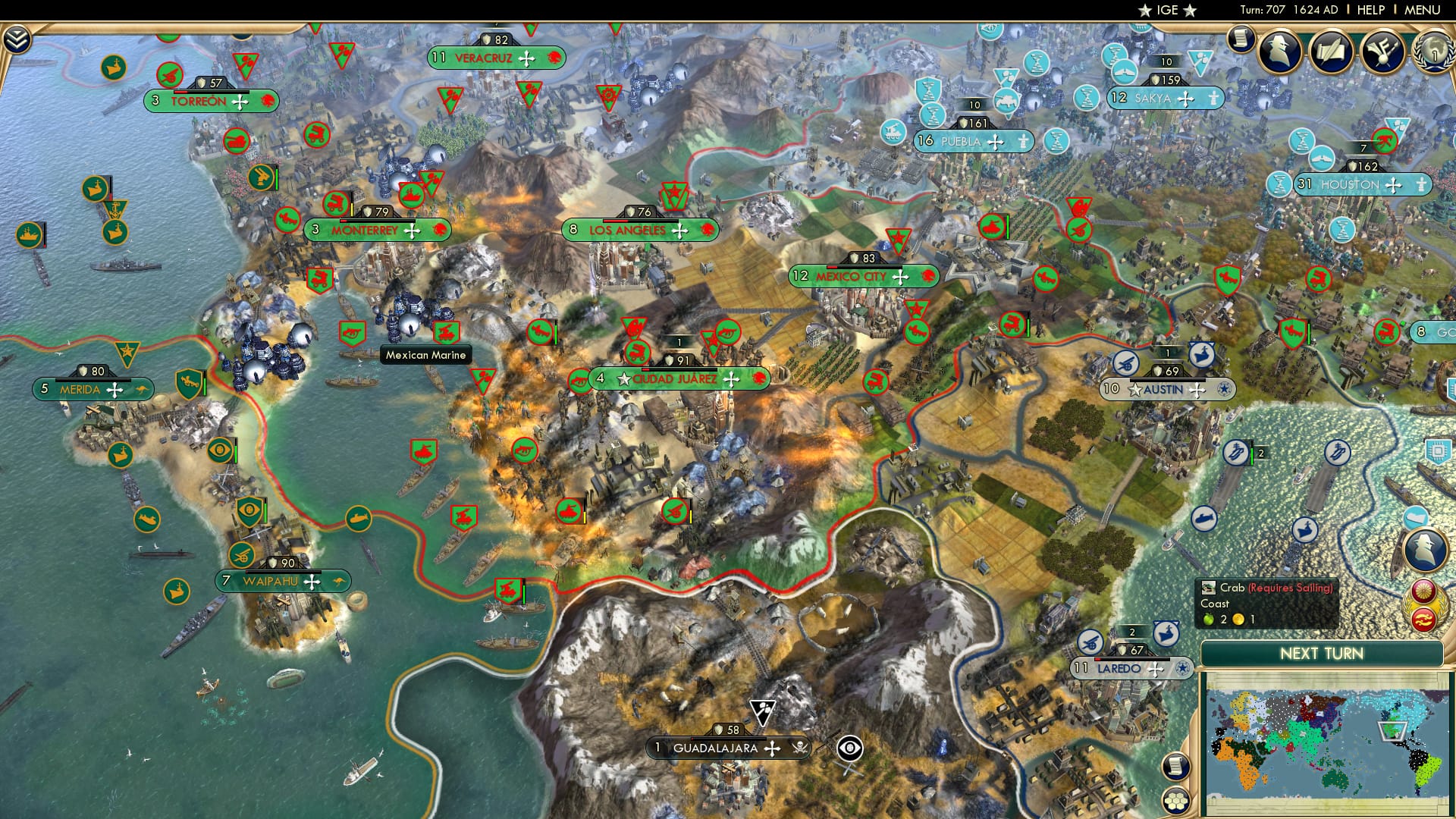Screen dimensions: 1456x819
Task: Select the pirate flag beside Guadalajara's banner
Action: tap(800, 748)
